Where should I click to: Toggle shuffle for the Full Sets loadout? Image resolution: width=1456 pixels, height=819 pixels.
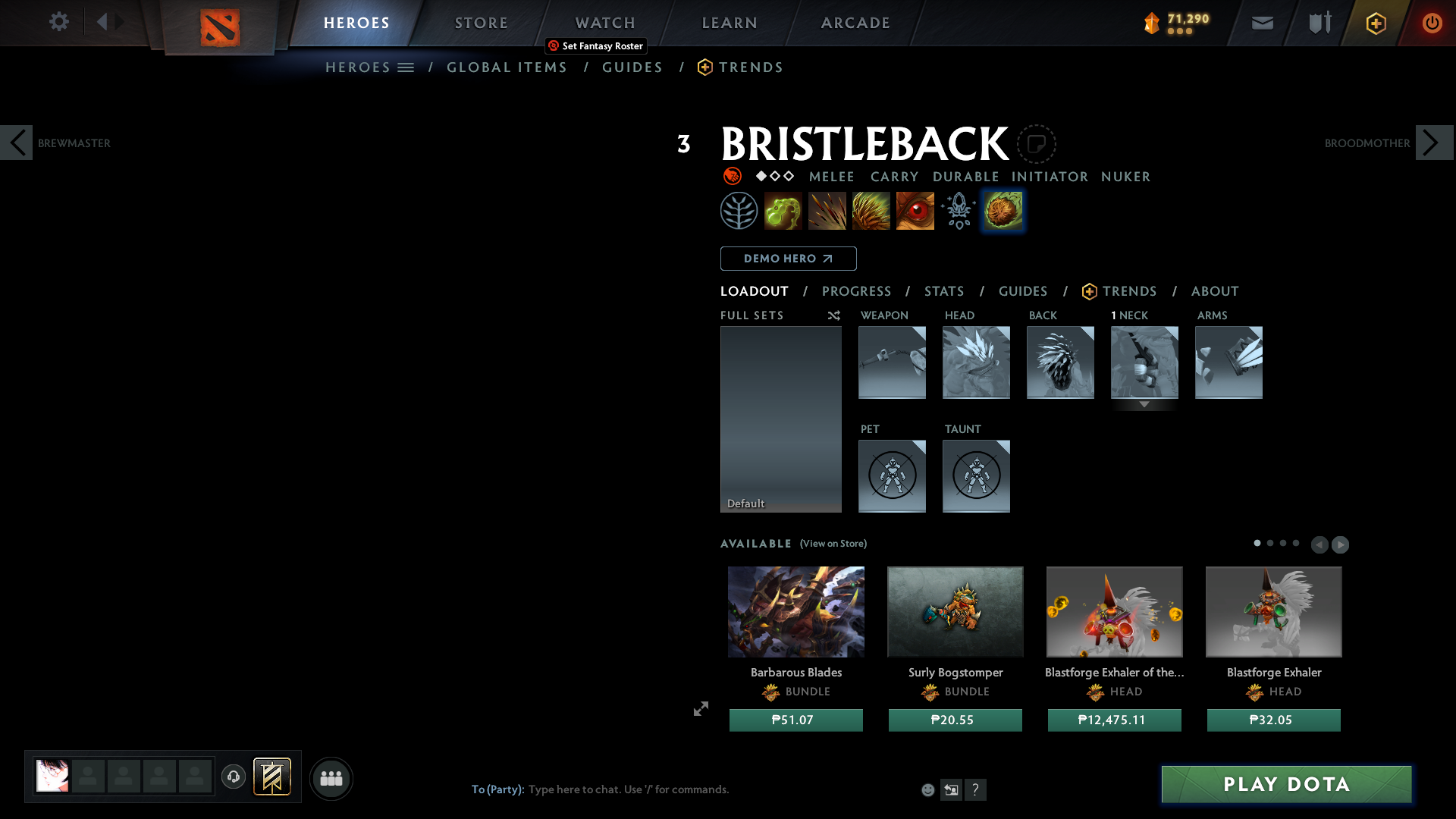pyautogui.click(x=833, y=315)
